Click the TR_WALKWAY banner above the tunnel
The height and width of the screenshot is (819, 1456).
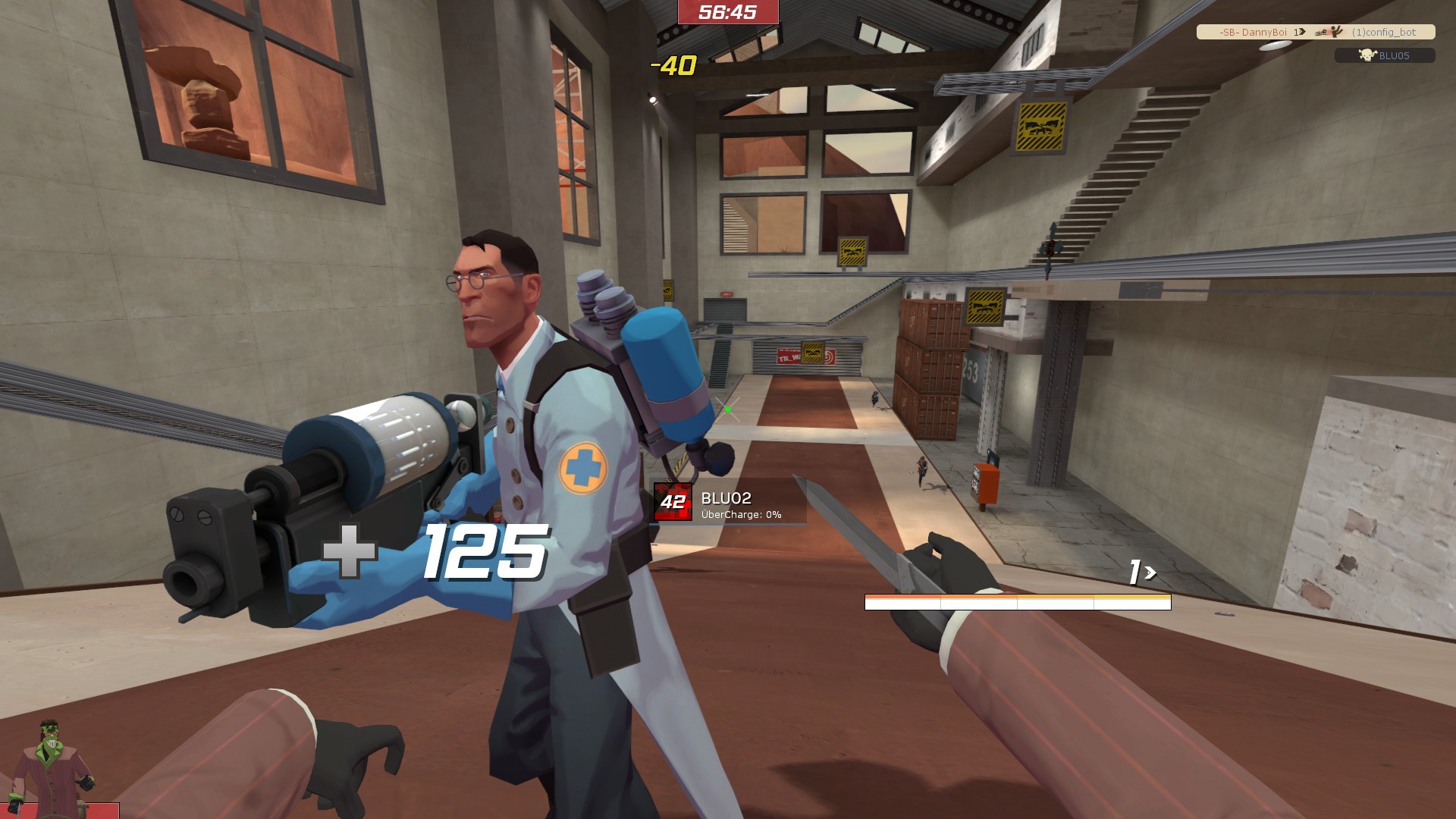tap(789, 355)
